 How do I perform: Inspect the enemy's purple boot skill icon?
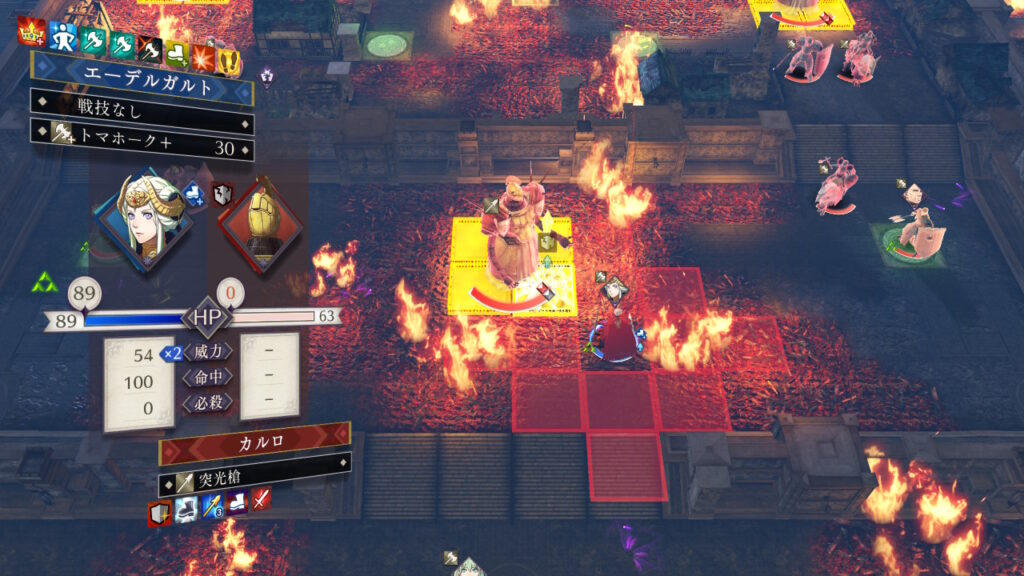pos(236,502)
